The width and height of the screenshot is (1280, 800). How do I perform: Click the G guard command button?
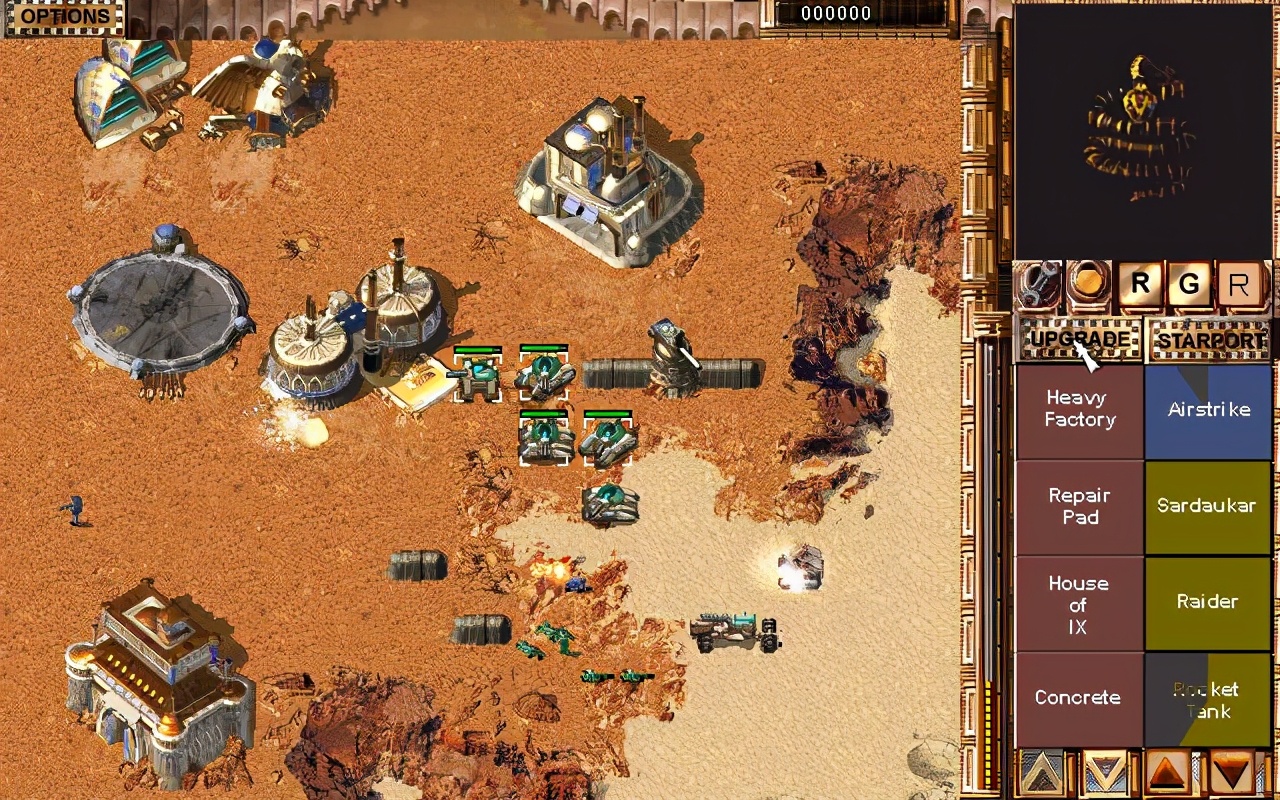(1189, 286)
